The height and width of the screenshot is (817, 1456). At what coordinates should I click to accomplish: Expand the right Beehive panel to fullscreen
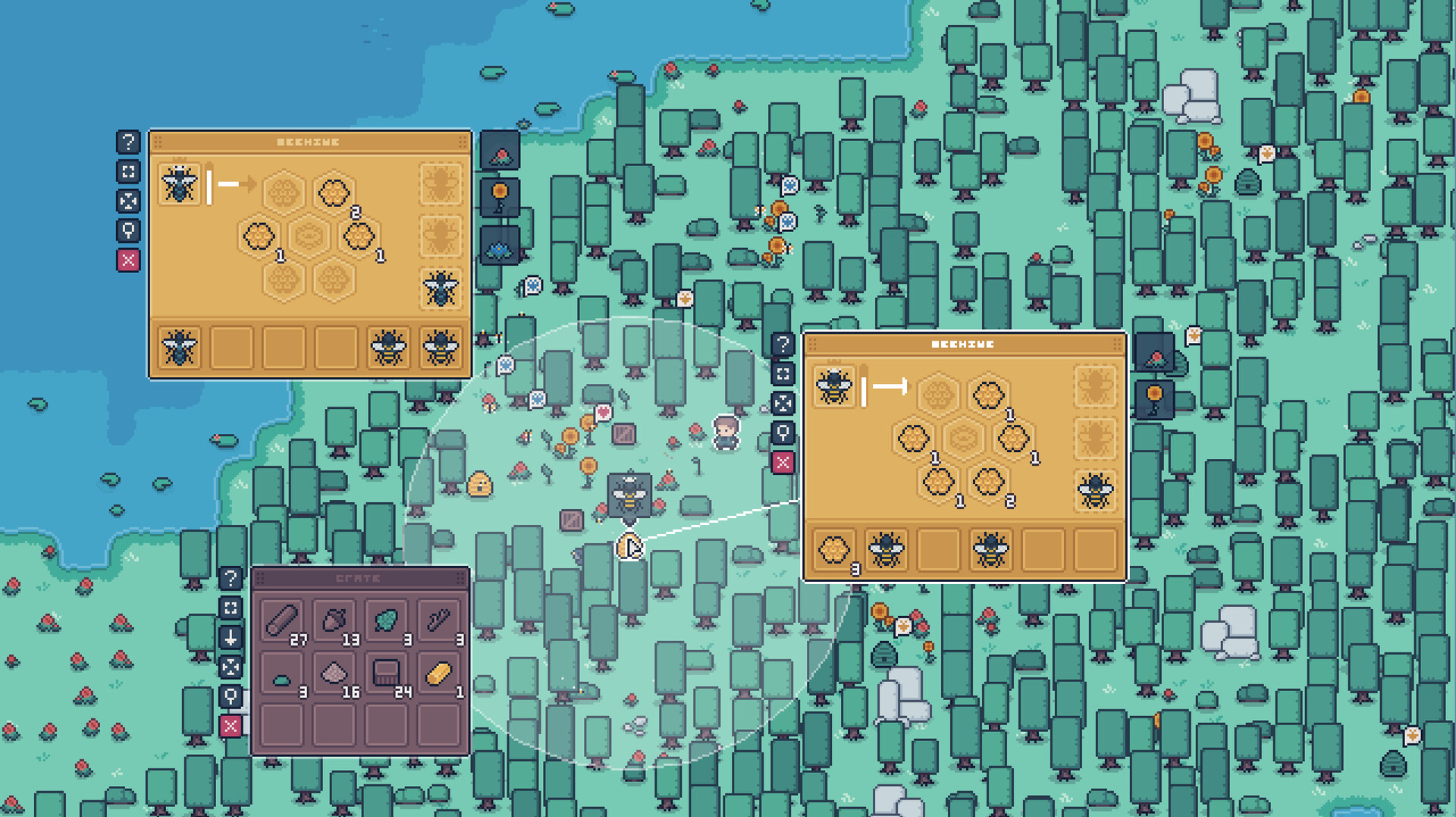point(783,373)
